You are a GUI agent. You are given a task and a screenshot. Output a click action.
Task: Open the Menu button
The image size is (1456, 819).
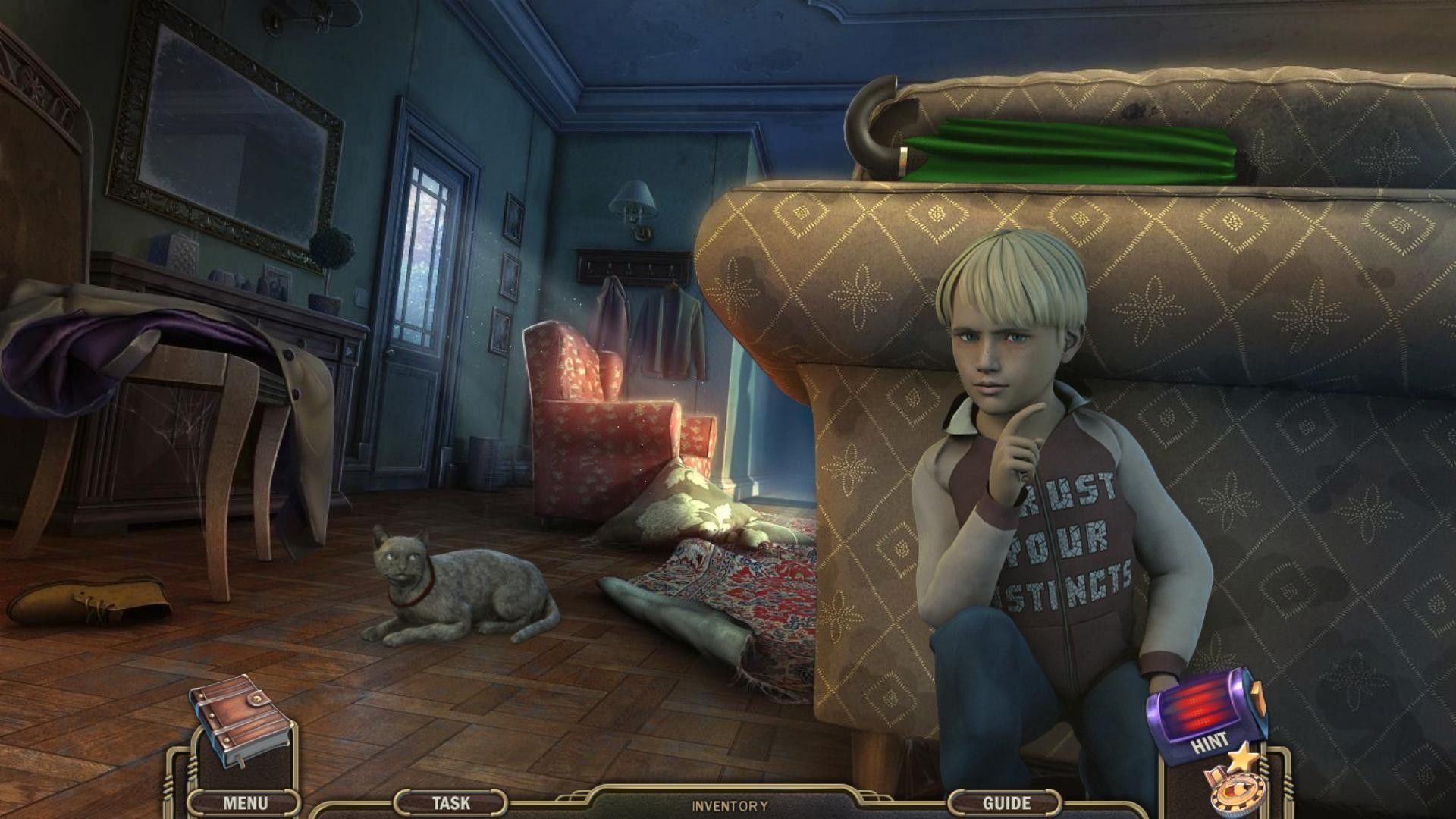coord(245,802)
